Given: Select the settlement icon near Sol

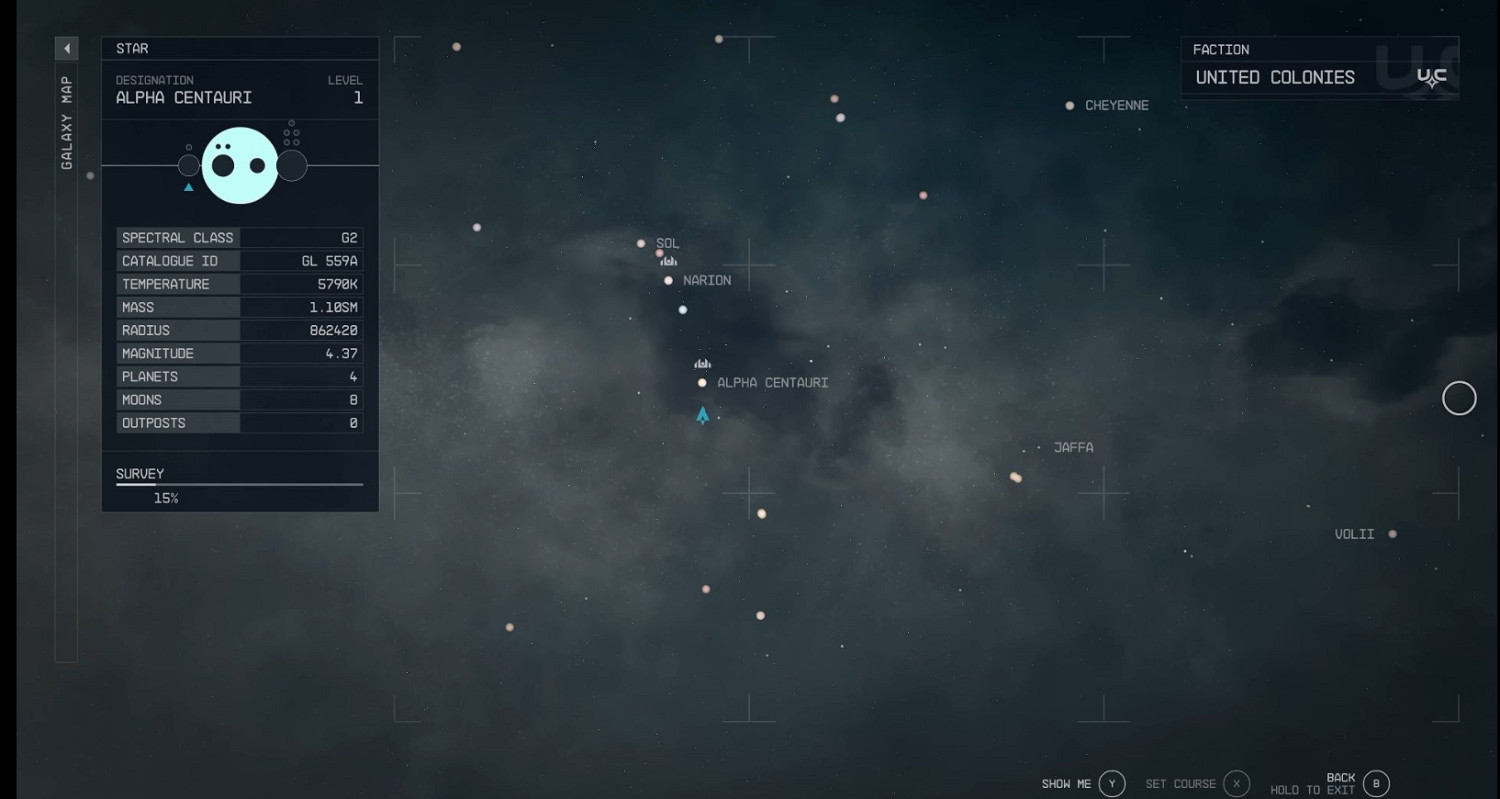Looking at the screenshot, I should tap(668, 259).
